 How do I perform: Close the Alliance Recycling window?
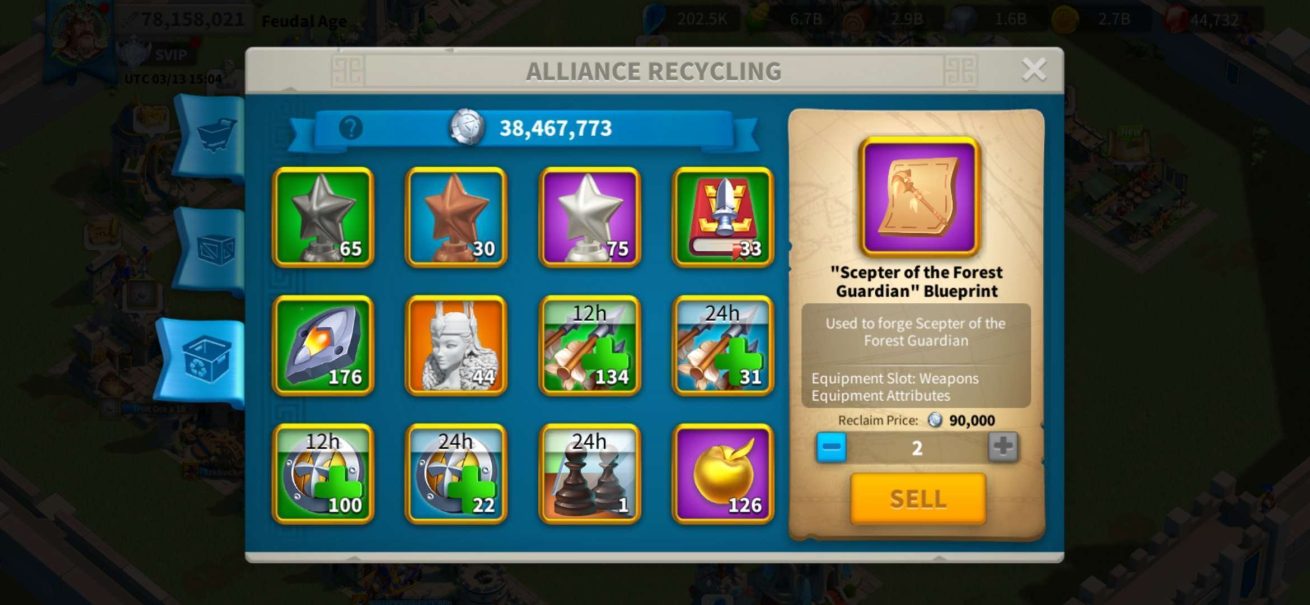pyautogui.click(x=1033, y=69)
